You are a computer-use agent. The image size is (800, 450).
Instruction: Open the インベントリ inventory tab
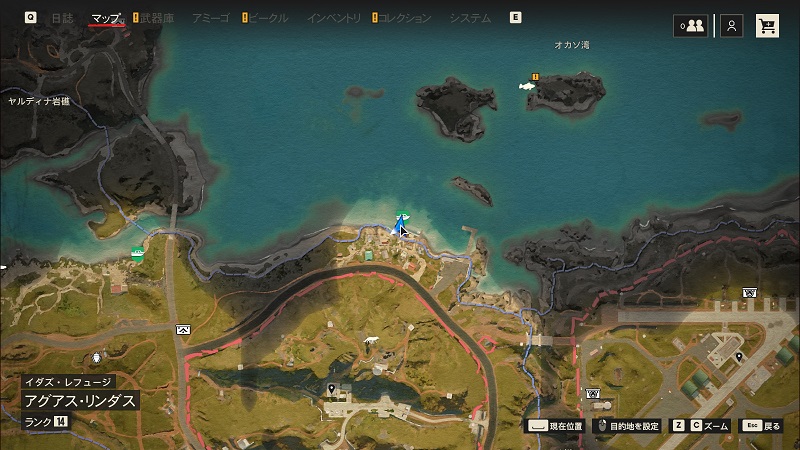tap(334, 18)
